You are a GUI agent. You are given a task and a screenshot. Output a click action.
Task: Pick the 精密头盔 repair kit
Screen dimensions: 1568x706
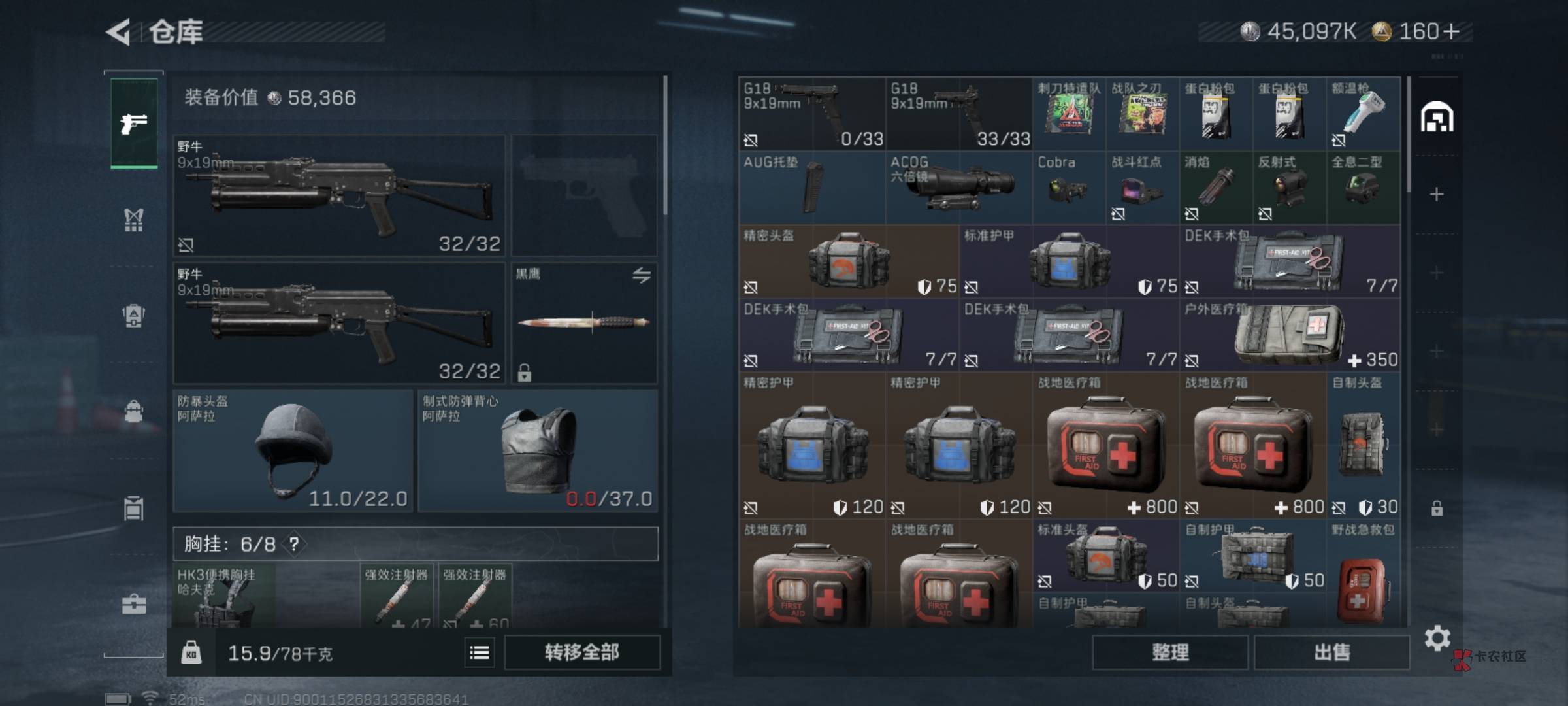pyautogui.click(x=848, y=261)
